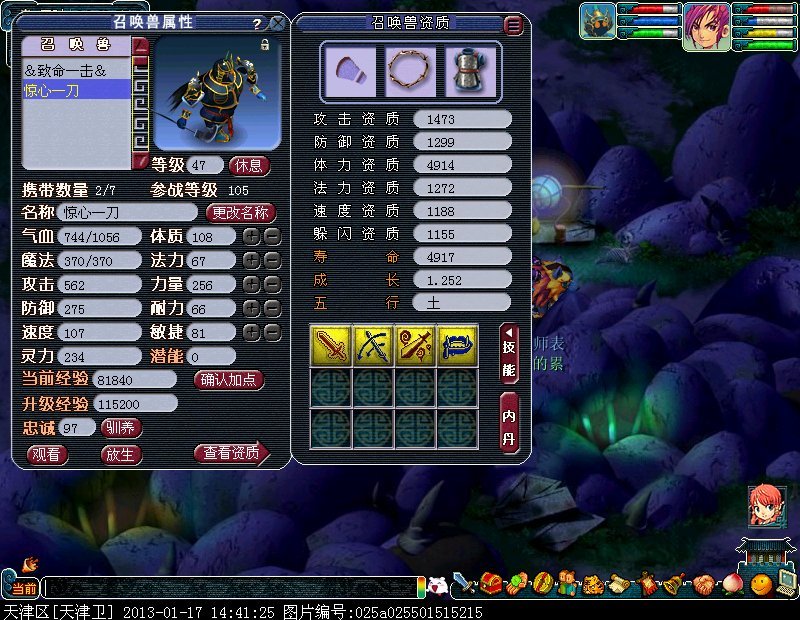This screenshot has height=620, width=800.
Task: Select the pet &致命一击& in the list
Action: (x=76, y=71)
